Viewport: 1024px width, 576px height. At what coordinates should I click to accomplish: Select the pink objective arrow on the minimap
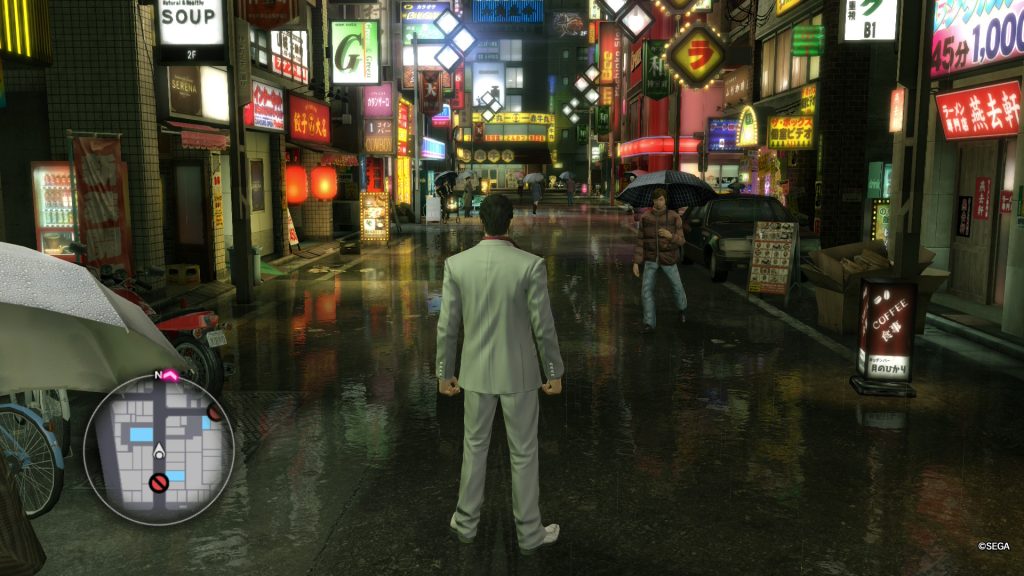click(x=169, y=376)
